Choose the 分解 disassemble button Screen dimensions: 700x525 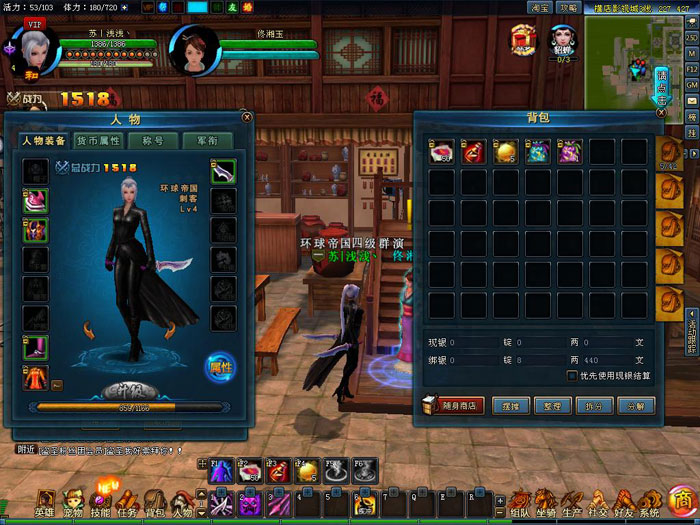[x=636, y=406]
